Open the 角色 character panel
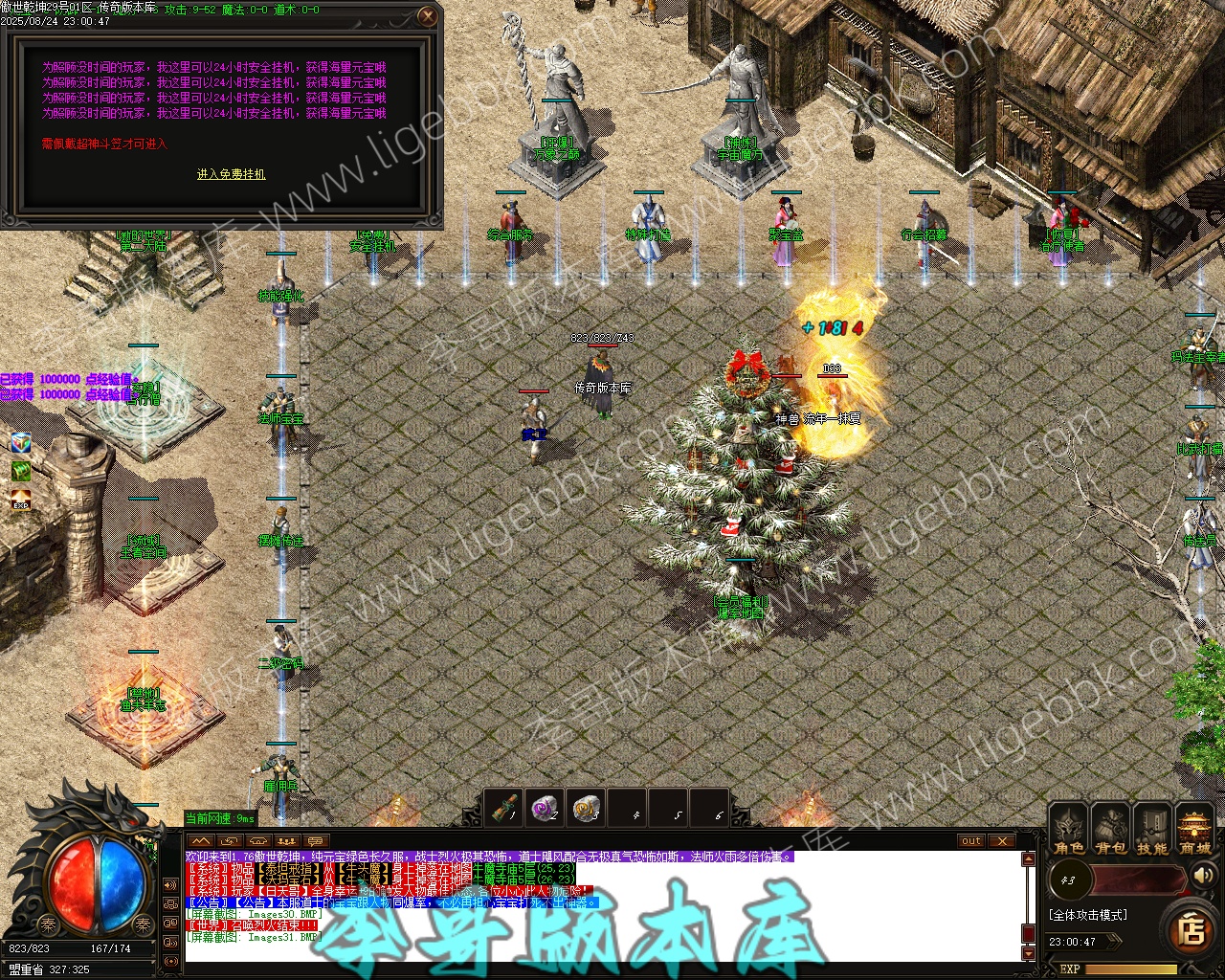Image resolution: width=1225 pixels, height=980 pixels. pyautogui.click(x=1068, y=829)
